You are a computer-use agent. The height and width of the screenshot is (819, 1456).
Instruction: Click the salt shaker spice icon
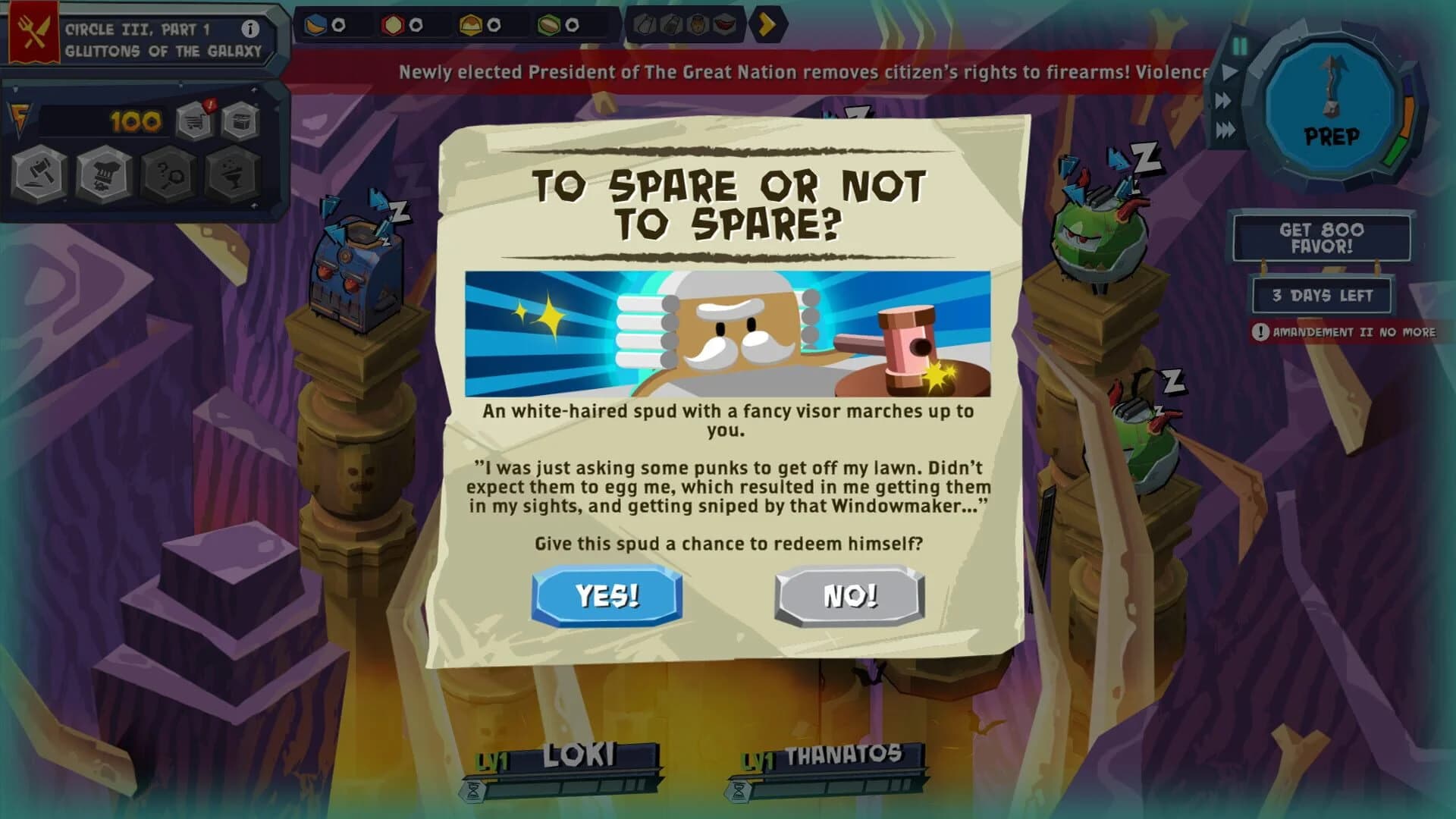642,24
